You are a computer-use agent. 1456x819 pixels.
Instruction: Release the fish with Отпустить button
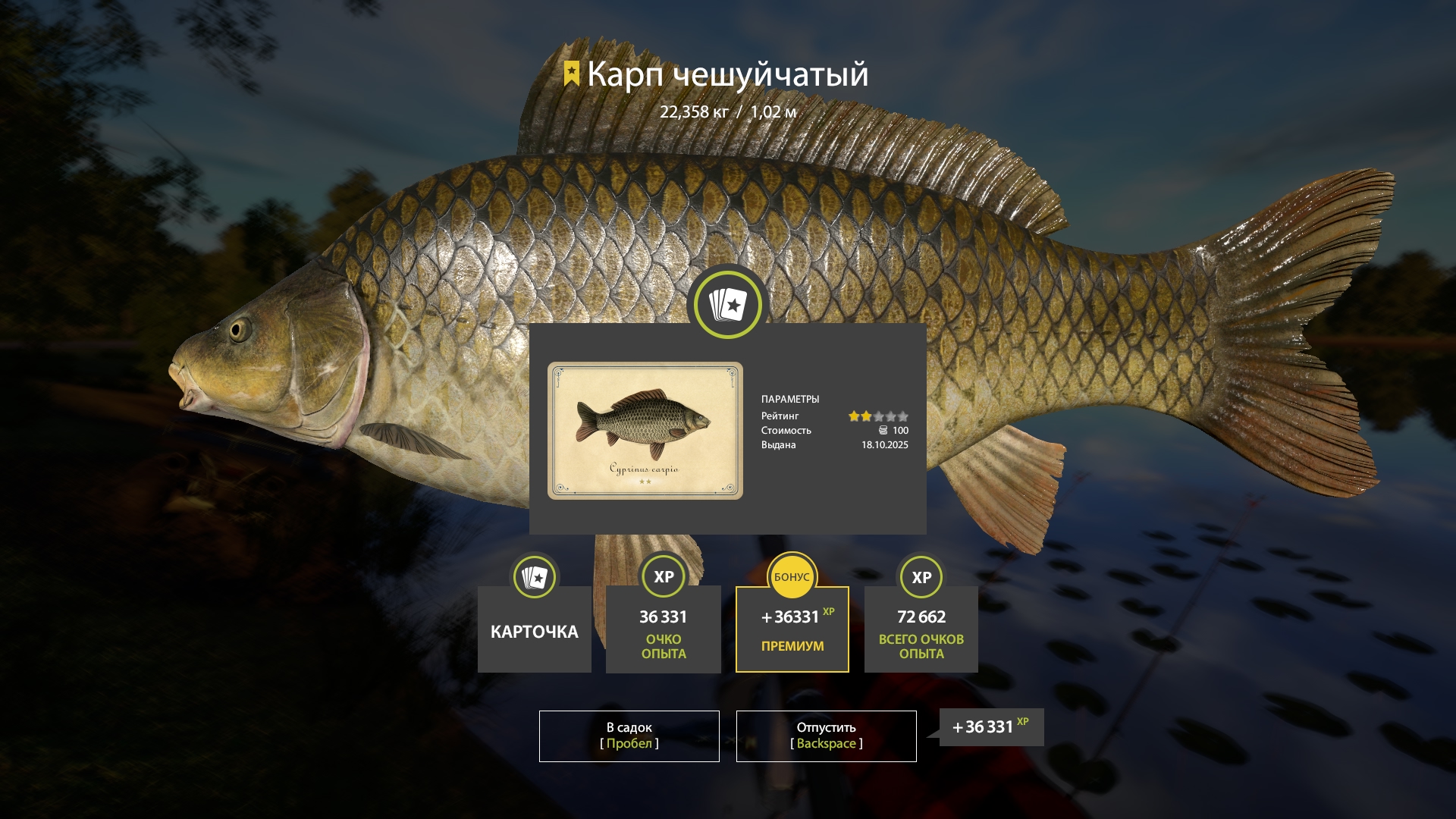pos(826,736)
